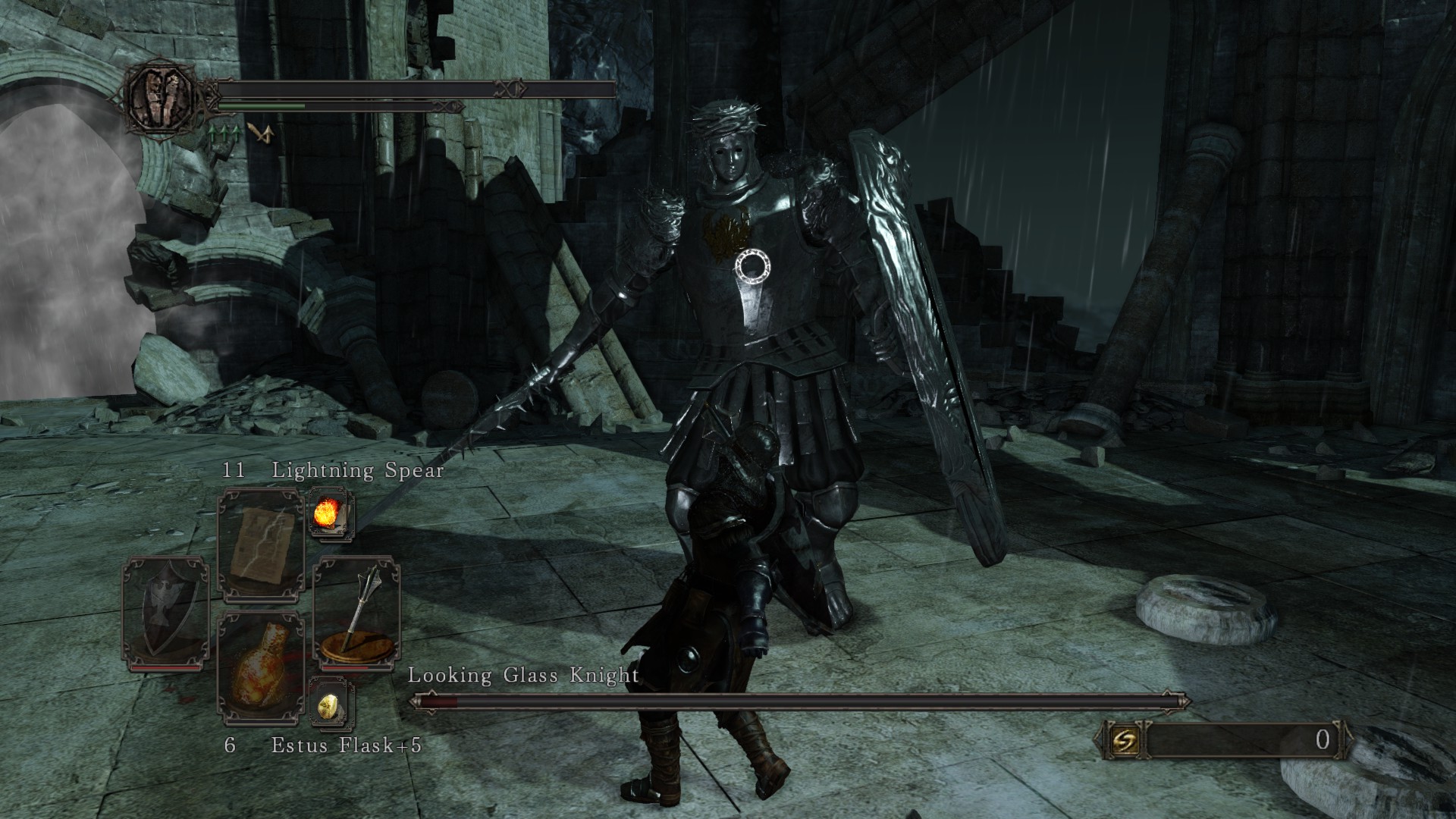Viewport: 1456px width, 819px height.
Task: Click the souls counter emblem icon
Action: tap(1119, 739)
